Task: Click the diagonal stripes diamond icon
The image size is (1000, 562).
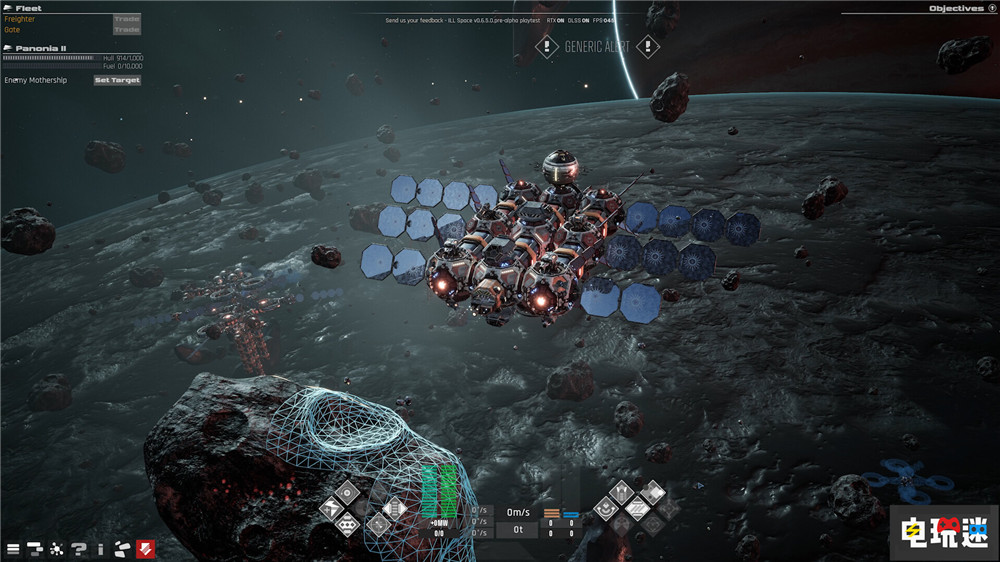Action: [x=636, y=508]
